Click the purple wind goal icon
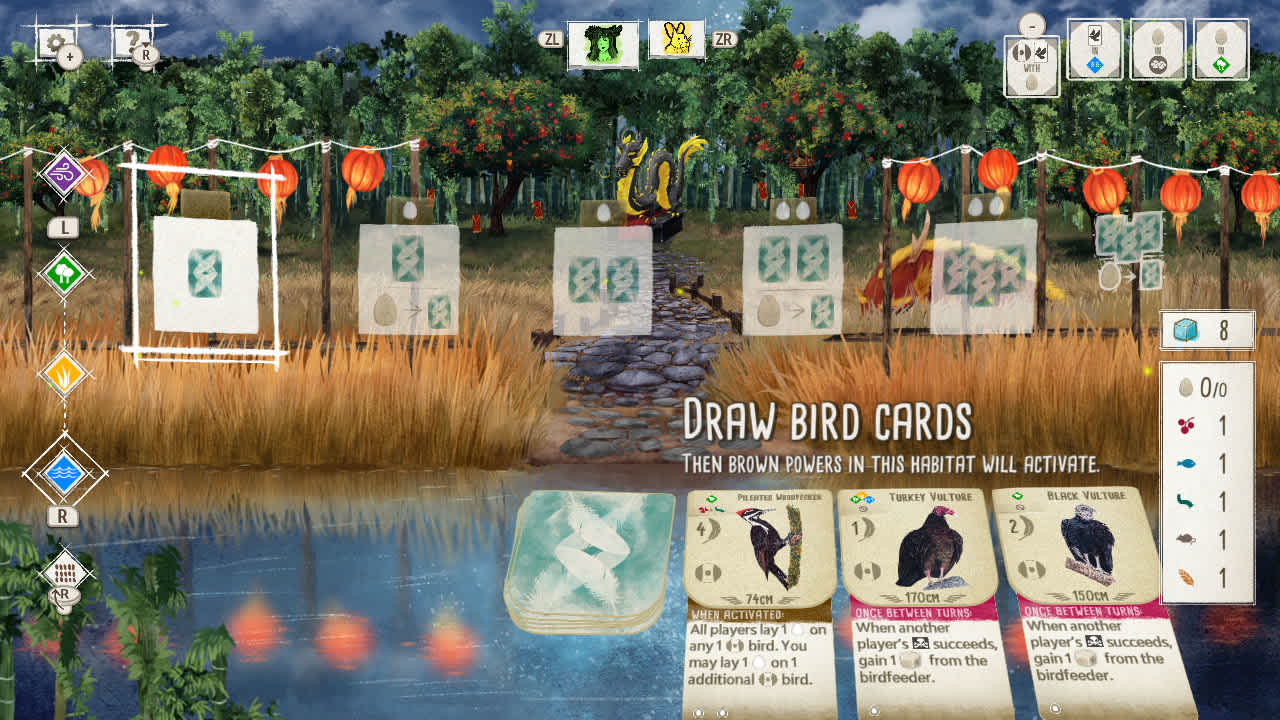 [x=62, y=170]
